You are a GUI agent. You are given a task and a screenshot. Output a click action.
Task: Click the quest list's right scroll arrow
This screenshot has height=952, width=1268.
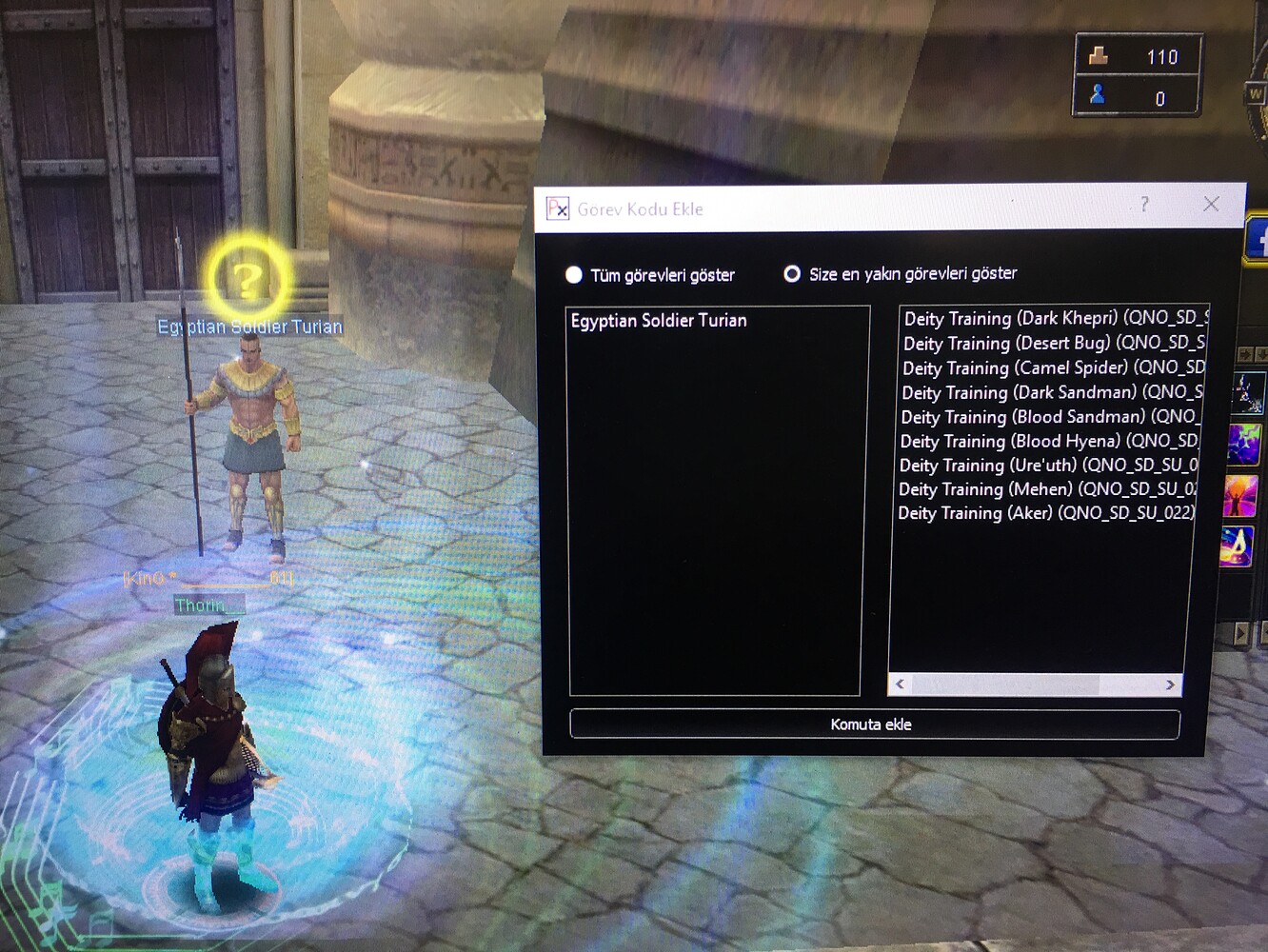1170,684
